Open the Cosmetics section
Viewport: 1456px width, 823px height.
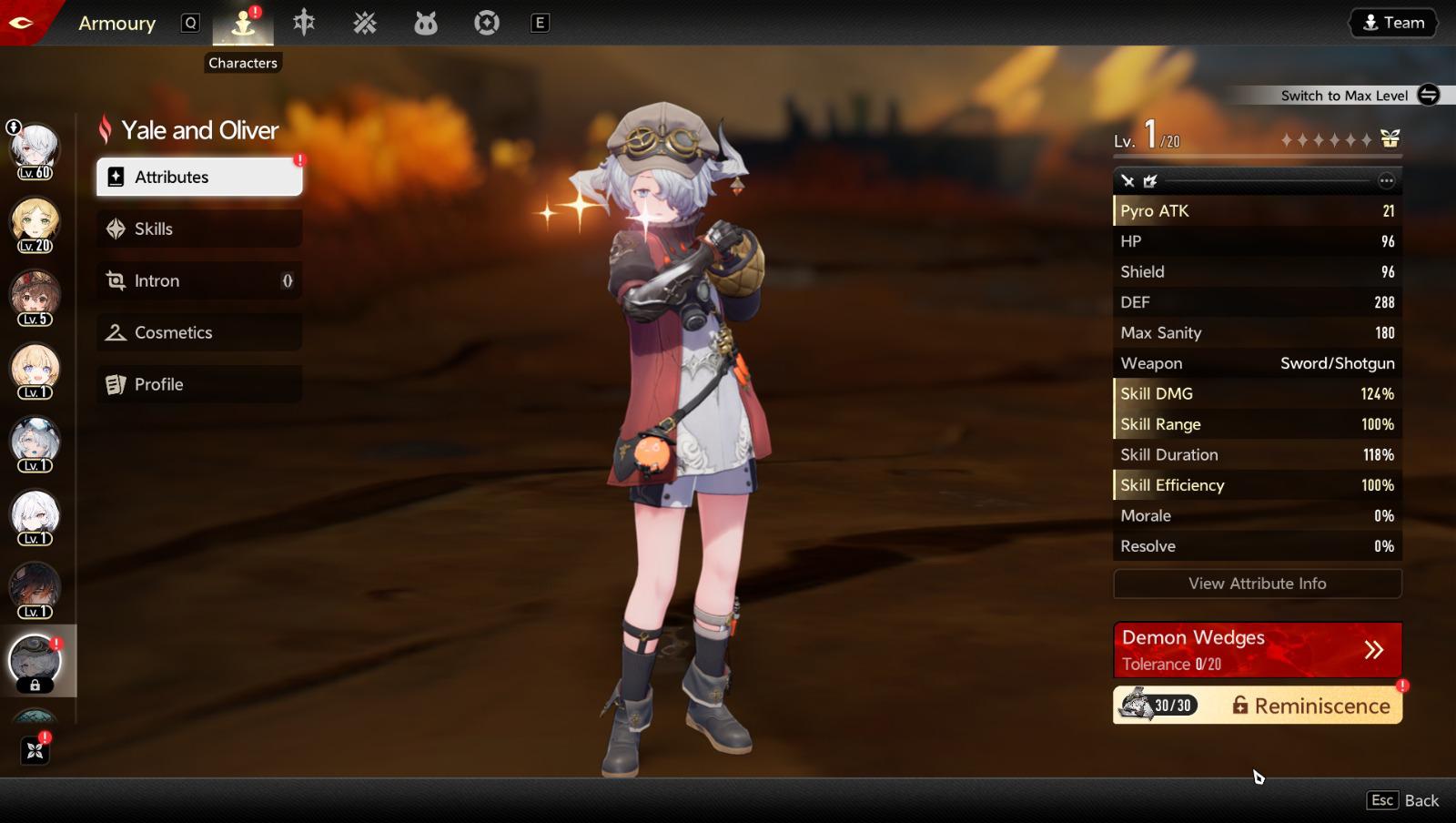(x=199, y=332)
